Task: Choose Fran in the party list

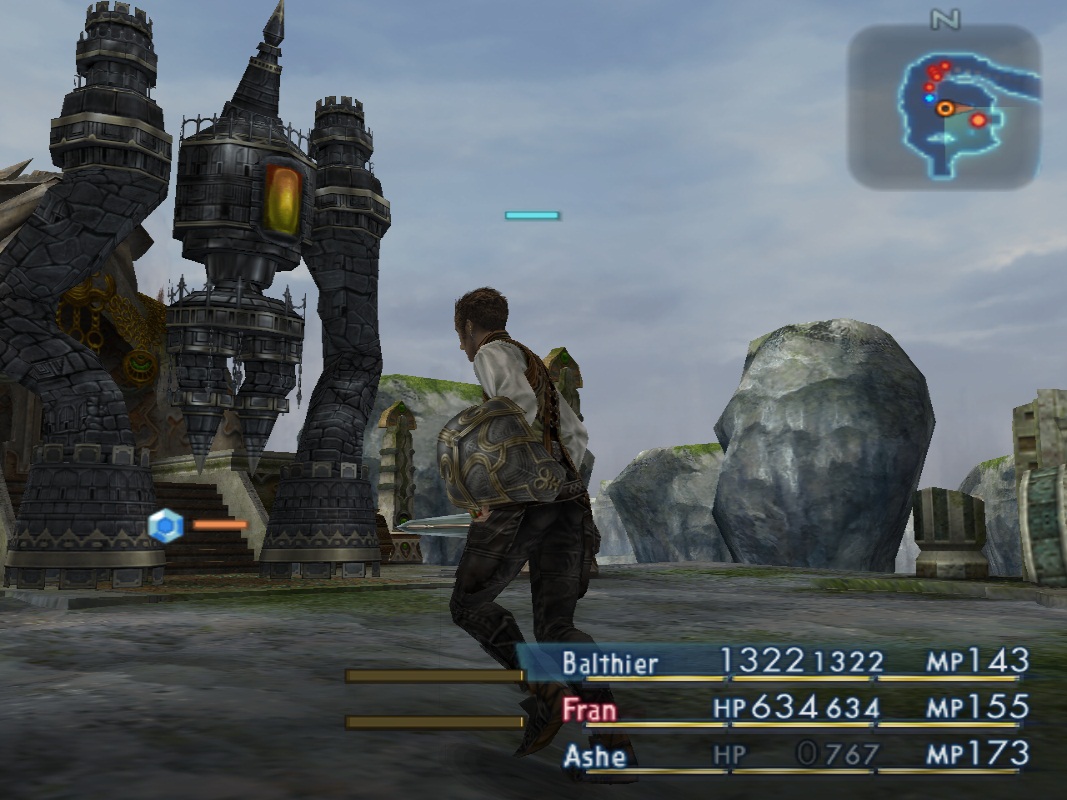Action: coord(589,710)
